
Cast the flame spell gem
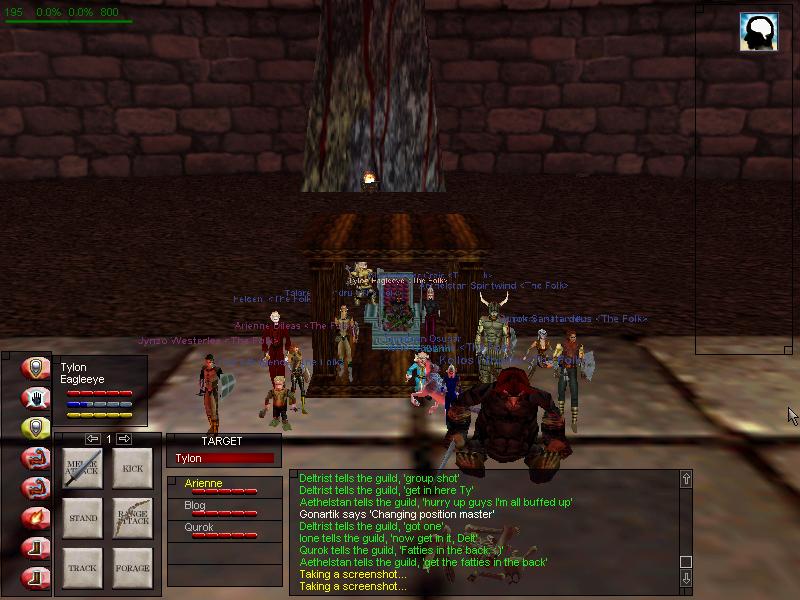tap(37, 518)
